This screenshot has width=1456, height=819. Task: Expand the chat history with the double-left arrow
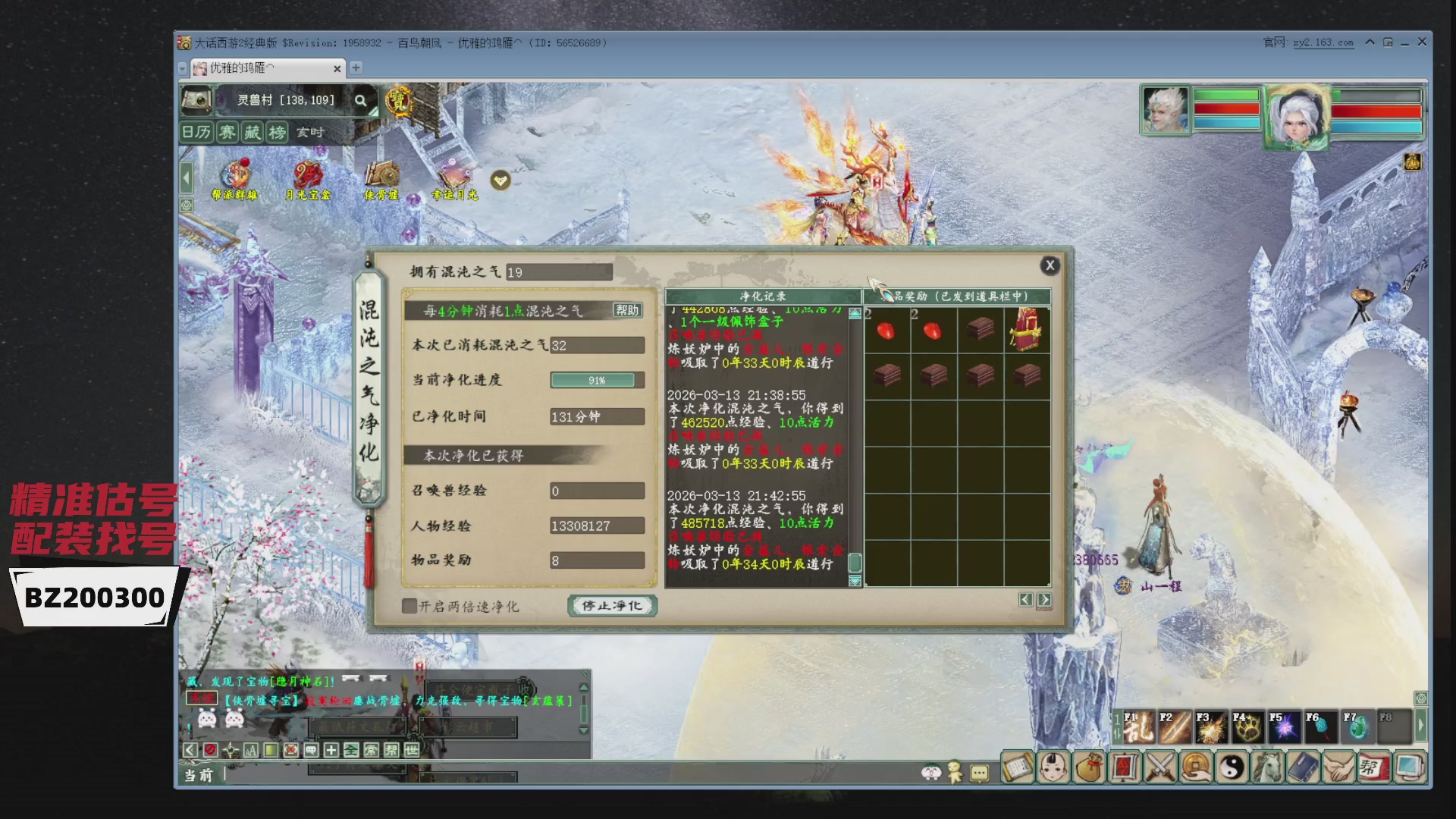pyautogui.click(x=189, y=750)
